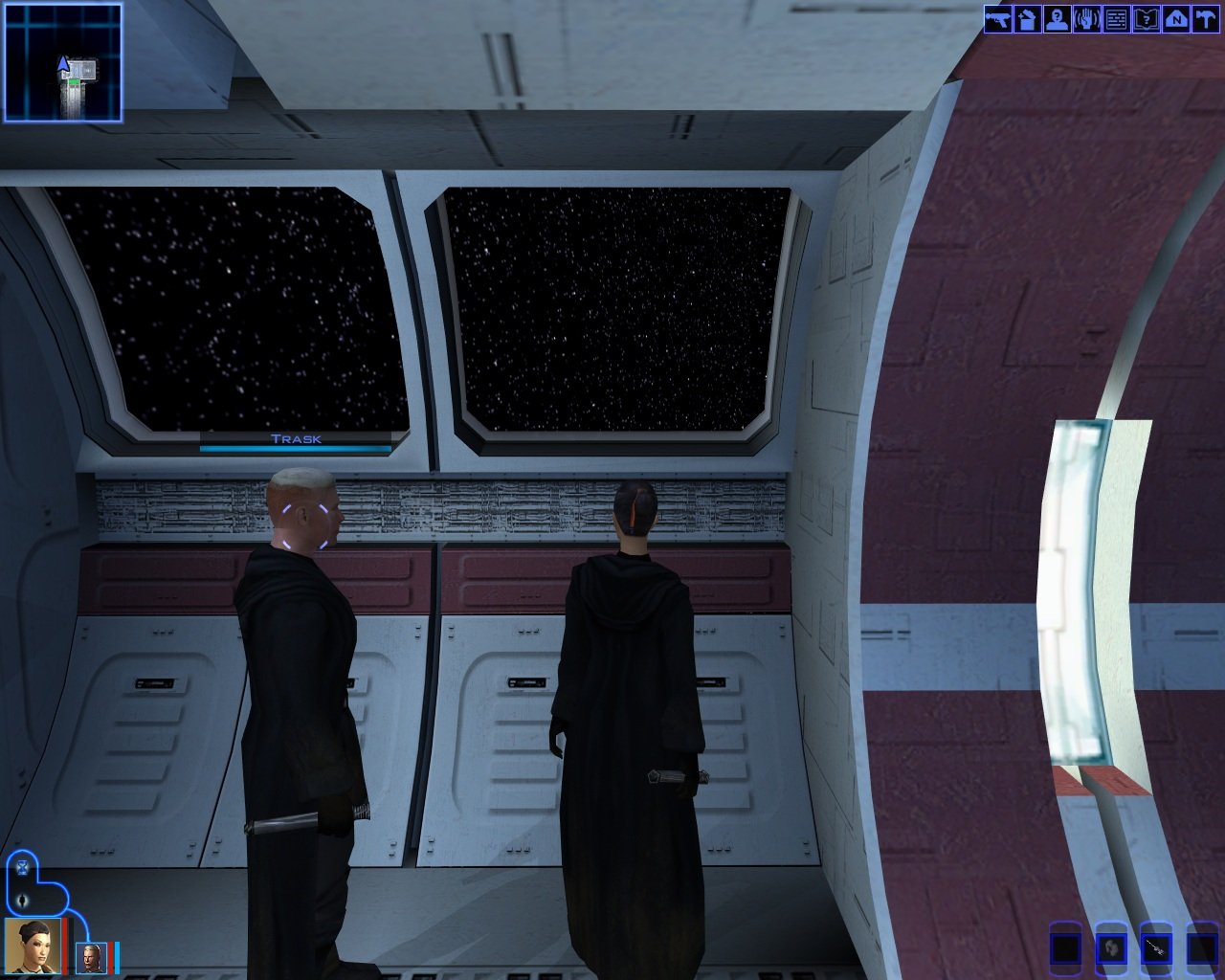The height and width of the screenshot is (980, 1225).
Task: Open the Map icon marked N
Action: 1175,19
